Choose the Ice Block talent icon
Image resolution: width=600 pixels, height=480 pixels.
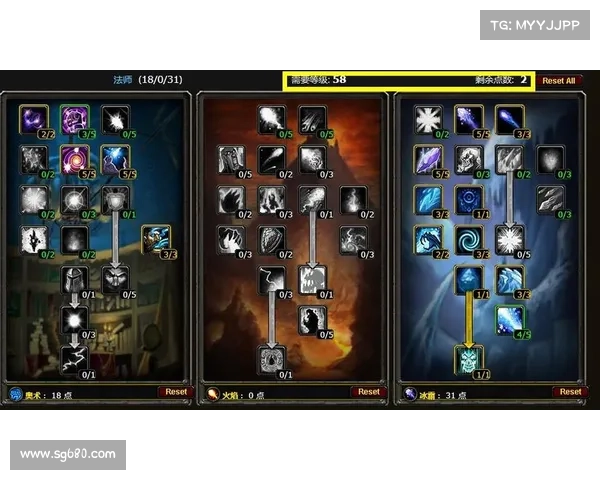(x=469, y=280)
